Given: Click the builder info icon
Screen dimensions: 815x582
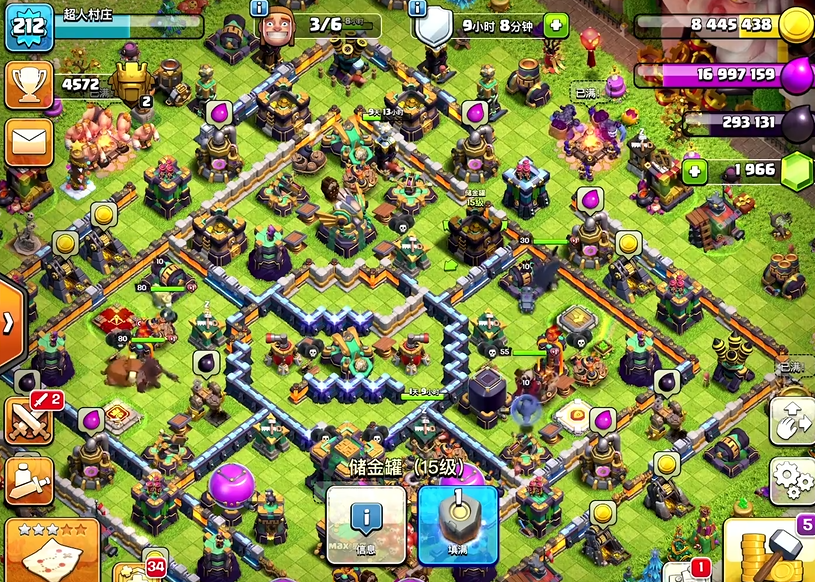Looking at the screenshot, I should click(260, 9).
